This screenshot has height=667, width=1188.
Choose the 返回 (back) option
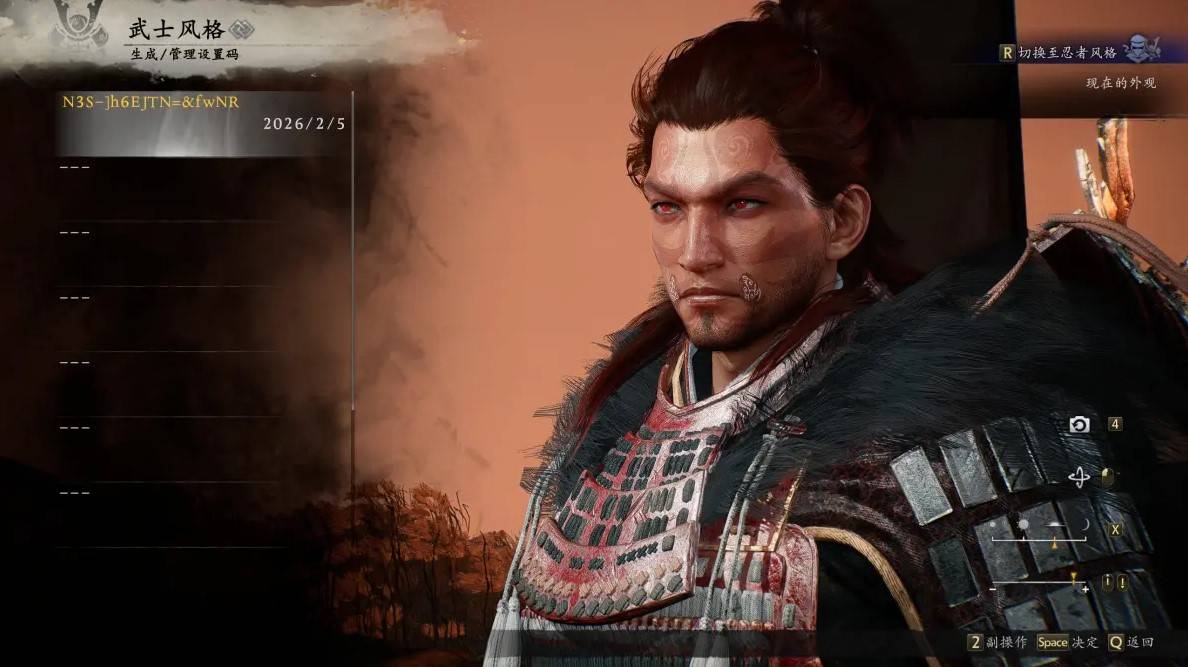point(1131,642)
